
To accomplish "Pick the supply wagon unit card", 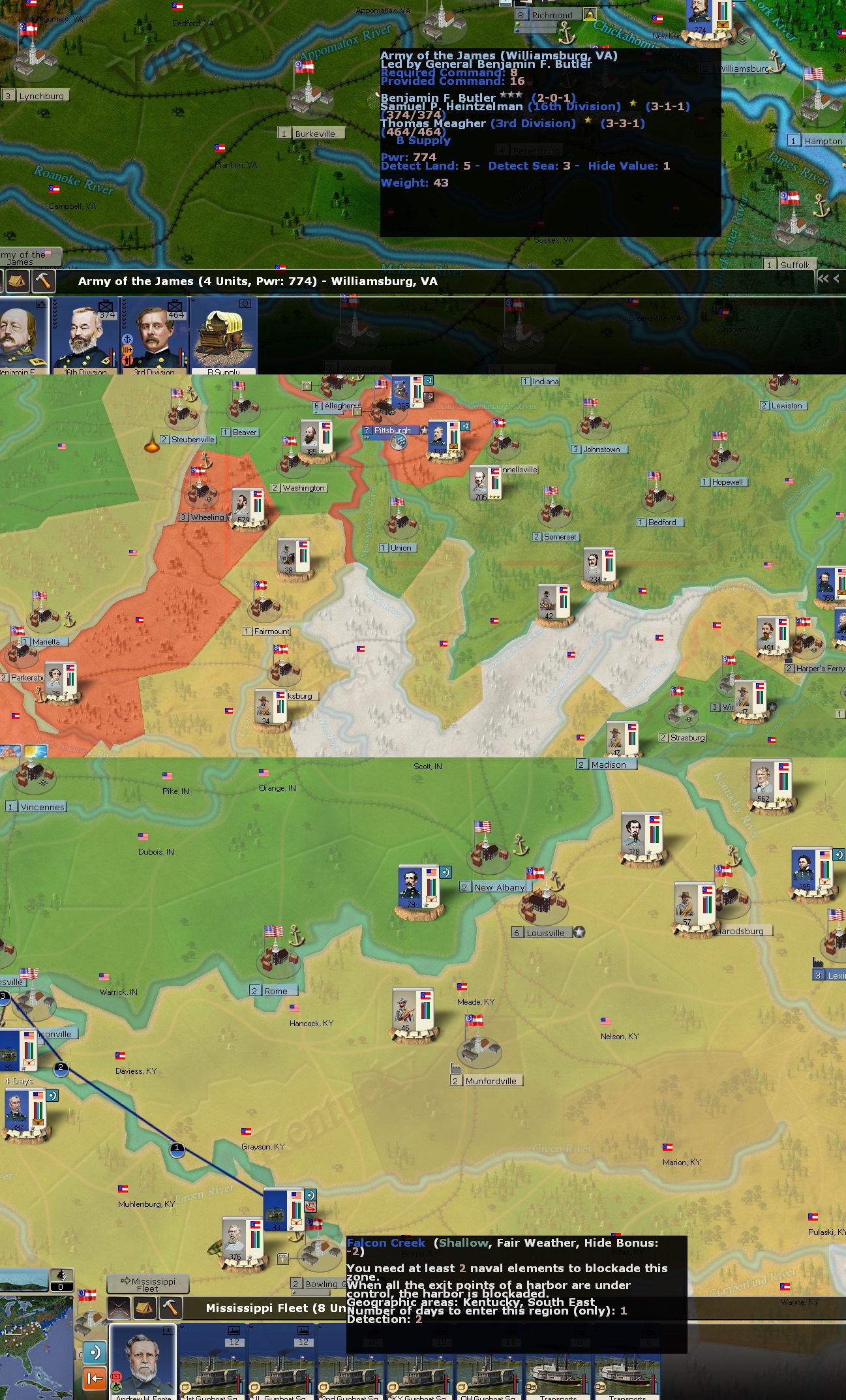I will pyautogui.click(x=224, y=335).
